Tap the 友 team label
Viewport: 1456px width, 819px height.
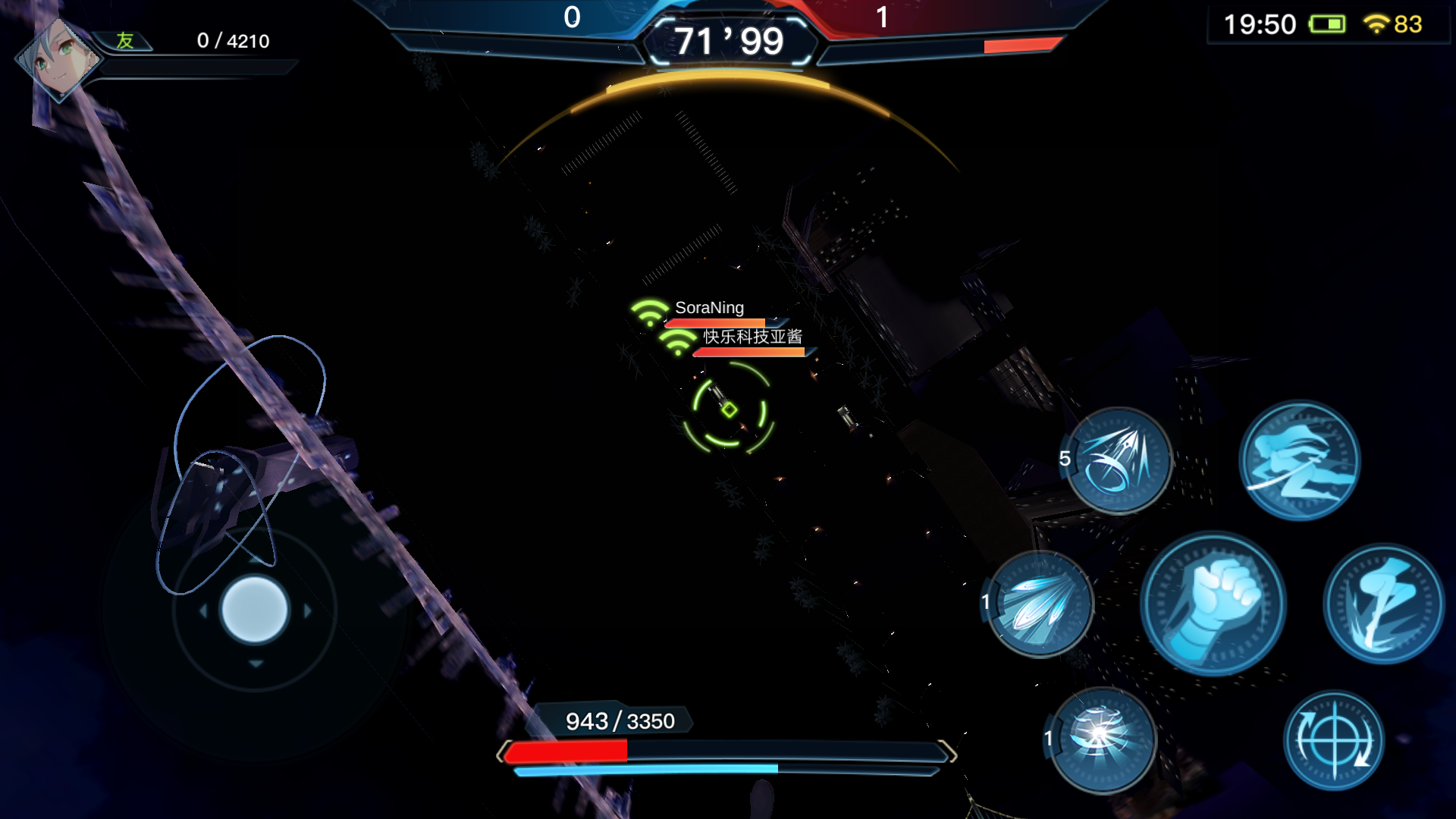[x=126, y=39]
